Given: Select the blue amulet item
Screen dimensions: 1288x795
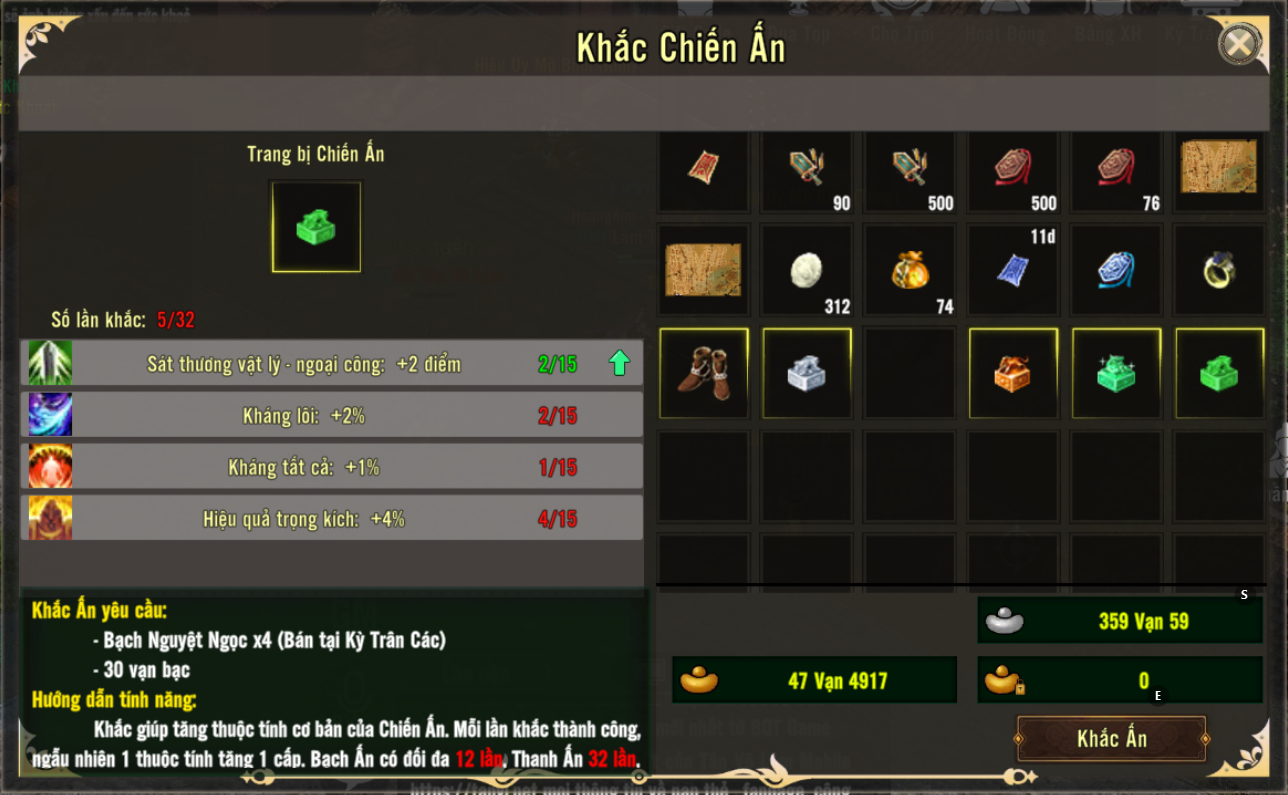Looking at the screenshot, I should [x=1116, y=270].
